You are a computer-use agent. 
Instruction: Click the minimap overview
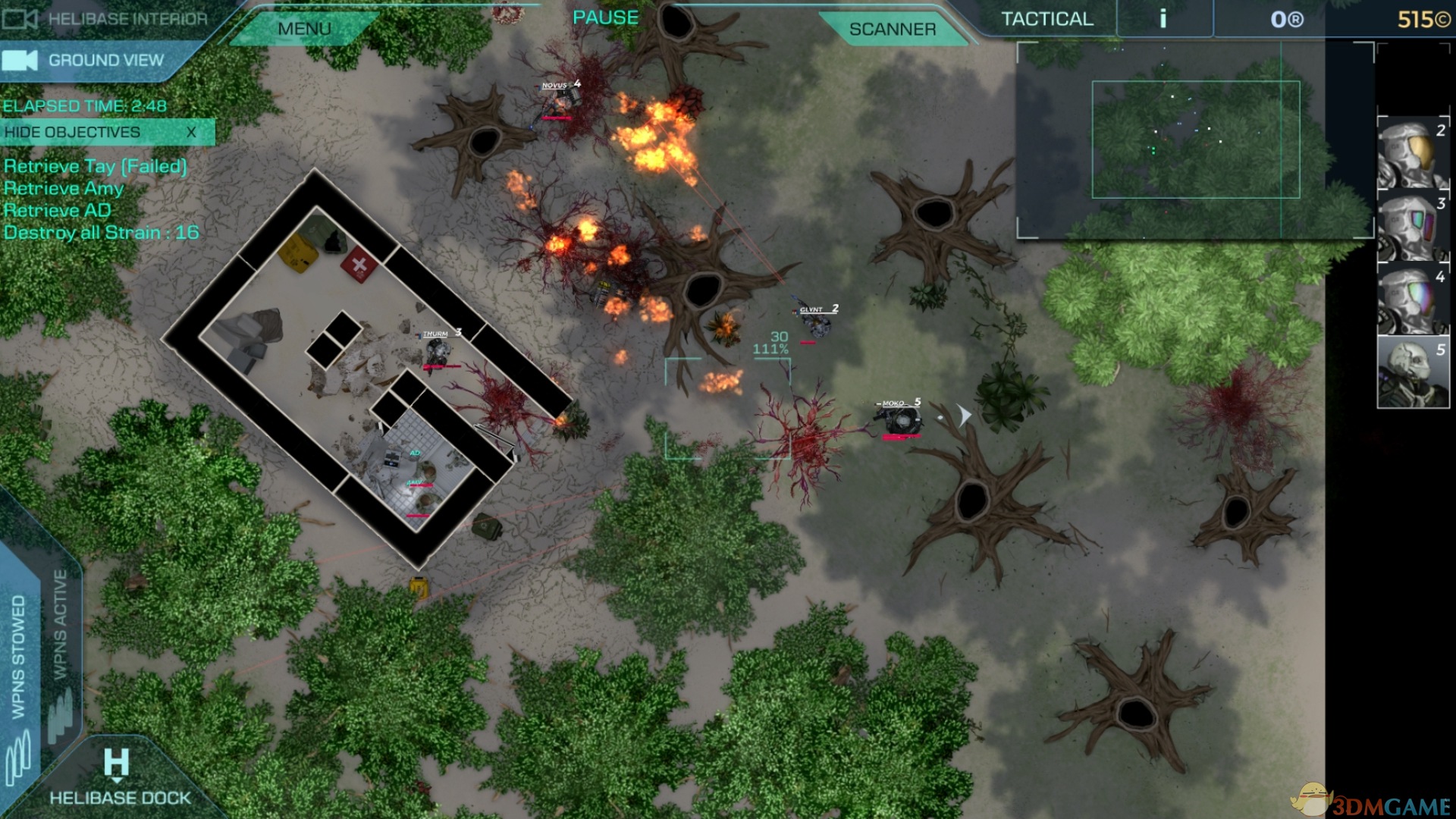coord(1194,140)
